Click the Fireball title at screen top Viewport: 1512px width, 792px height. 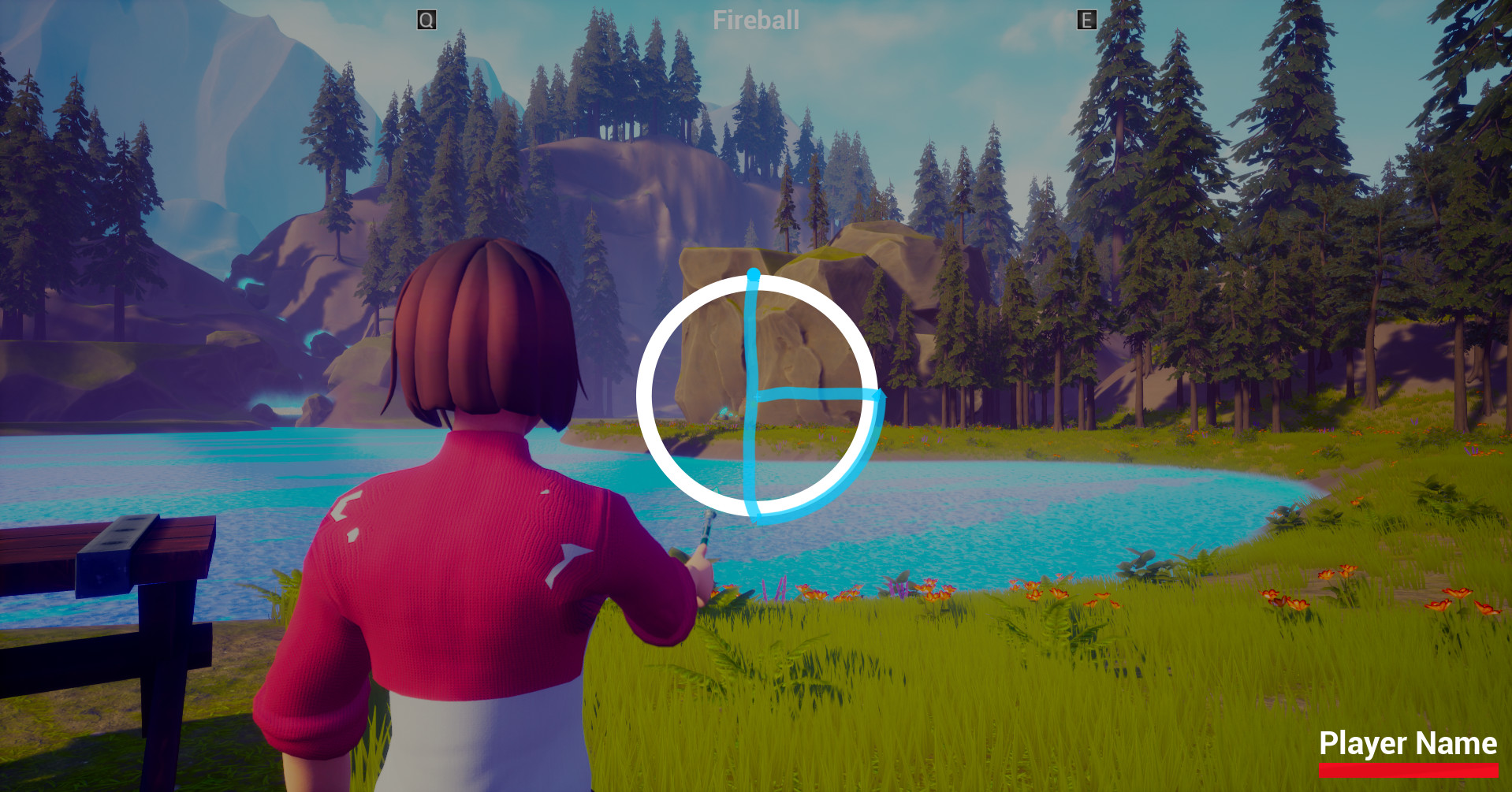pyautogui.click(x=756, y=20)
